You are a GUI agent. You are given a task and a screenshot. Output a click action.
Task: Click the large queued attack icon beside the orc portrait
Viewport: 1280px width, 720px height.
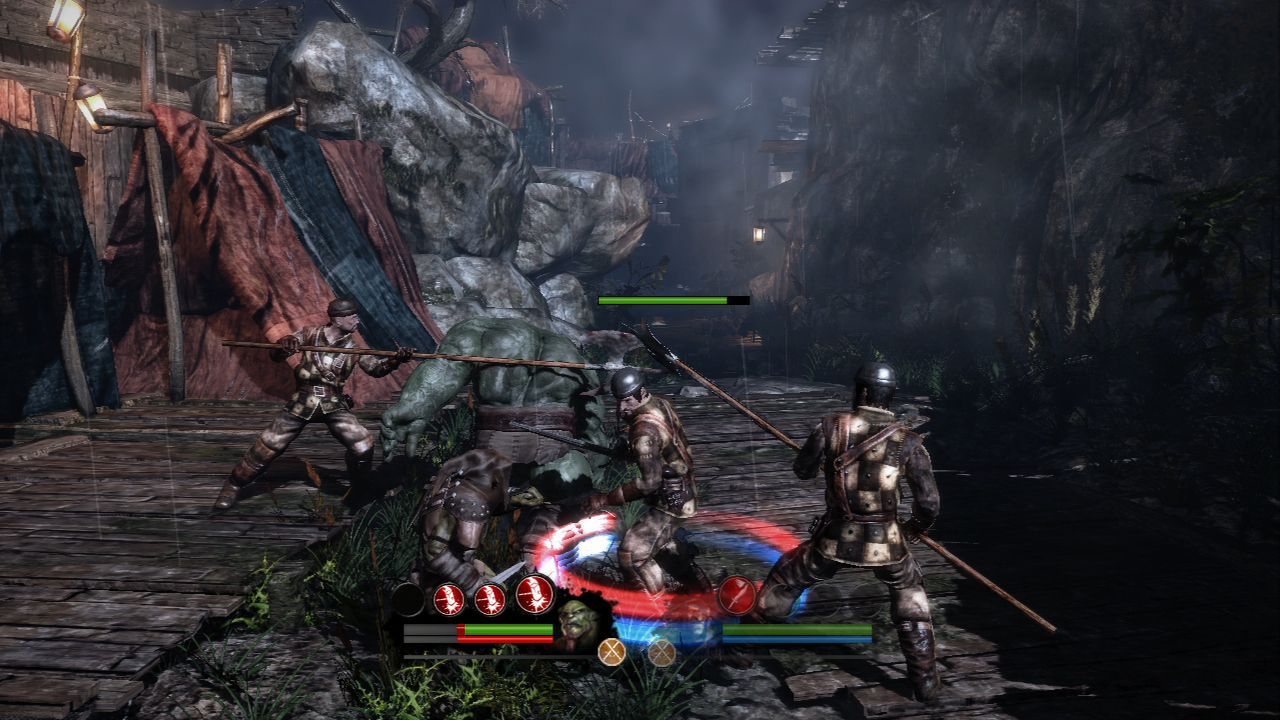point(535,595)
